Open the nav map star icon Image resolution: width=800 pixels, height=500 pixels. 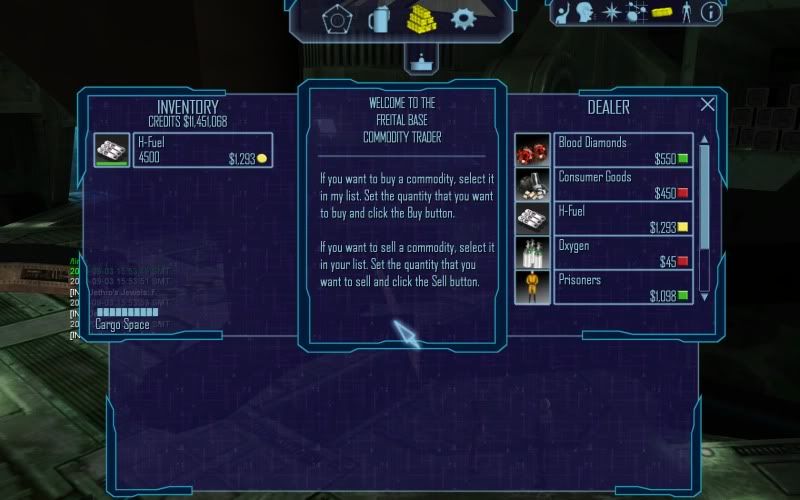click(609, 12)
